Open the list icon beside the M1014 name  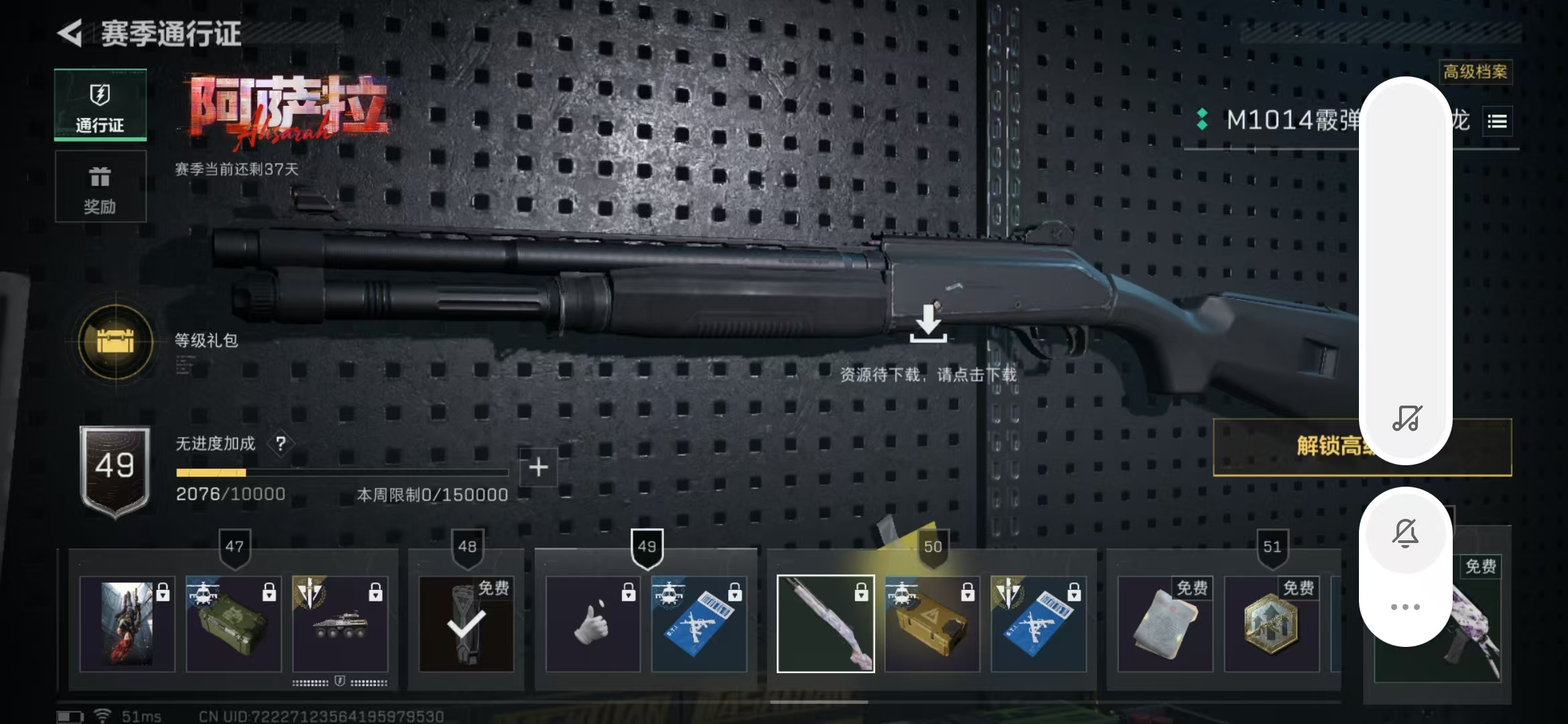click(x=1497, y=121)
